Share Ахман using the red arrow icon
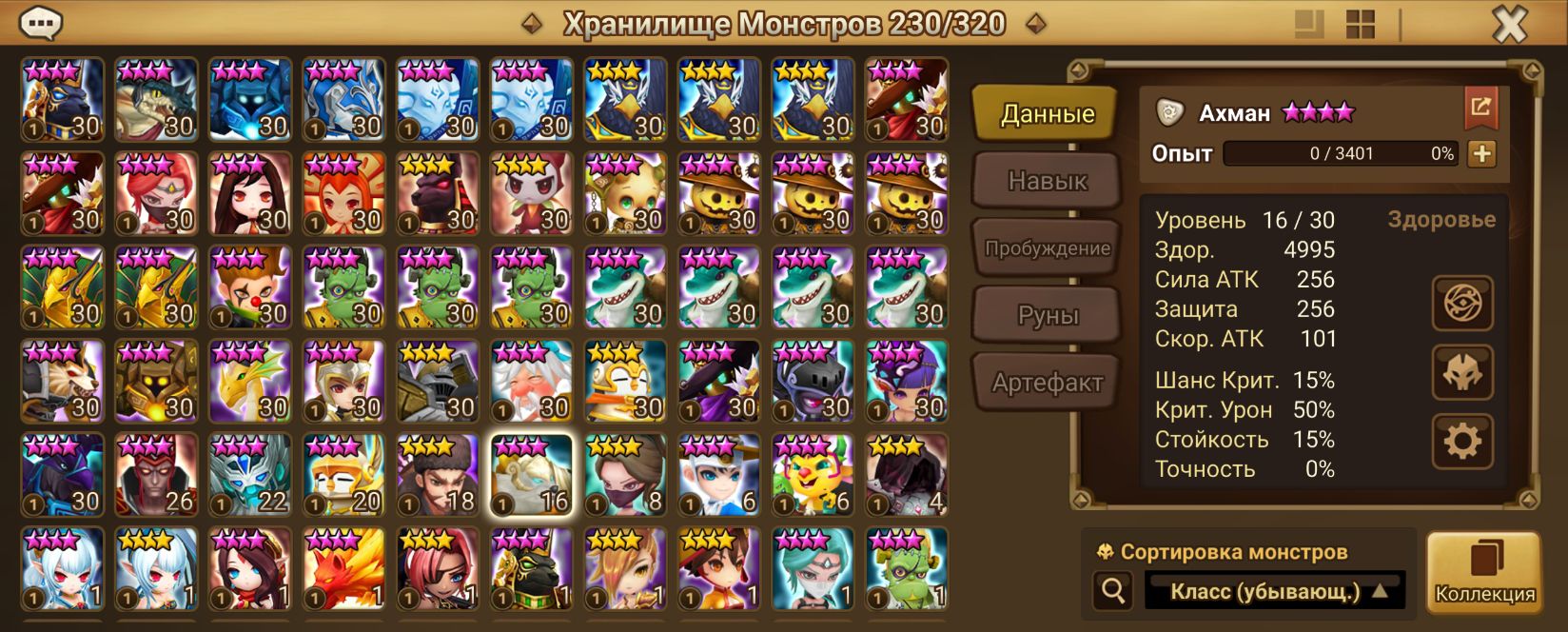 pos(1480,108)
